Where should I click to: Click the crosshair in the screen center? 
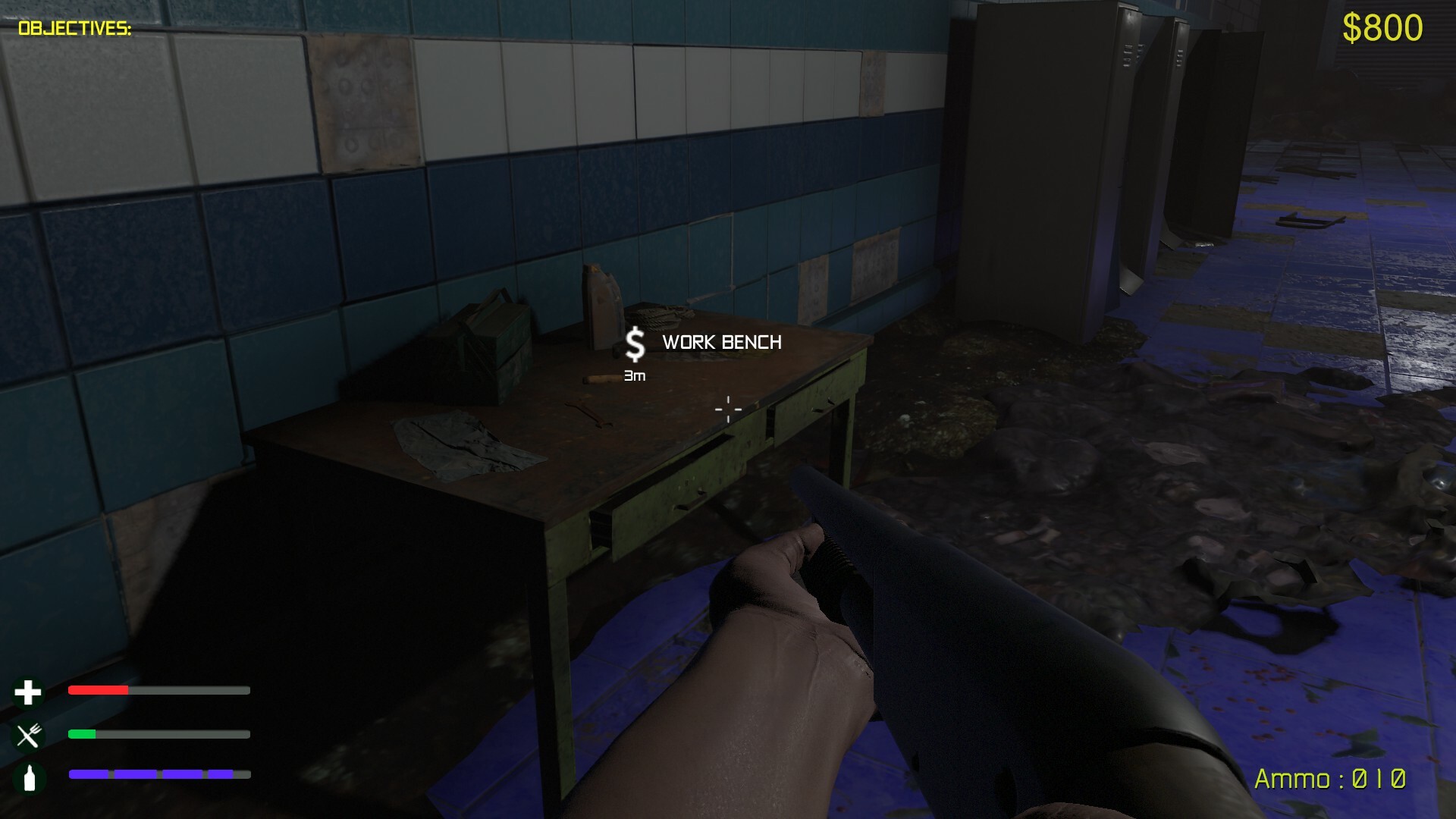[x=727, y=409]
